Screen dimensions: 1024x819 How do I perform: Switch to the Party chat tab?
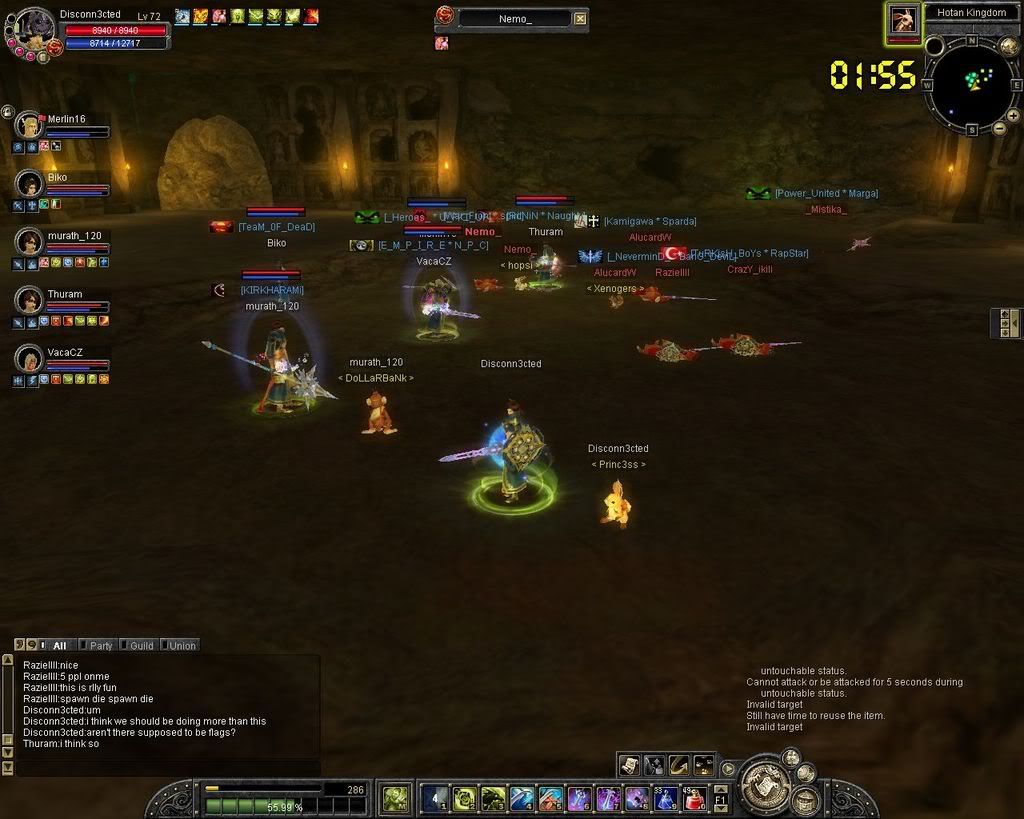coord(97,646)
